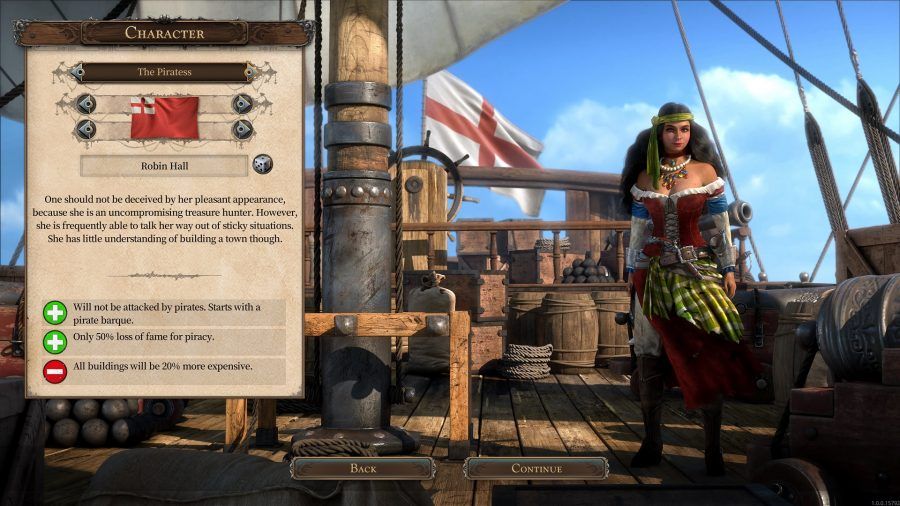Image resolution: width=900 pixels, height=506 pixels.
Task: Choose the next character after The Piratess
Action: click(x=258, y=72)
